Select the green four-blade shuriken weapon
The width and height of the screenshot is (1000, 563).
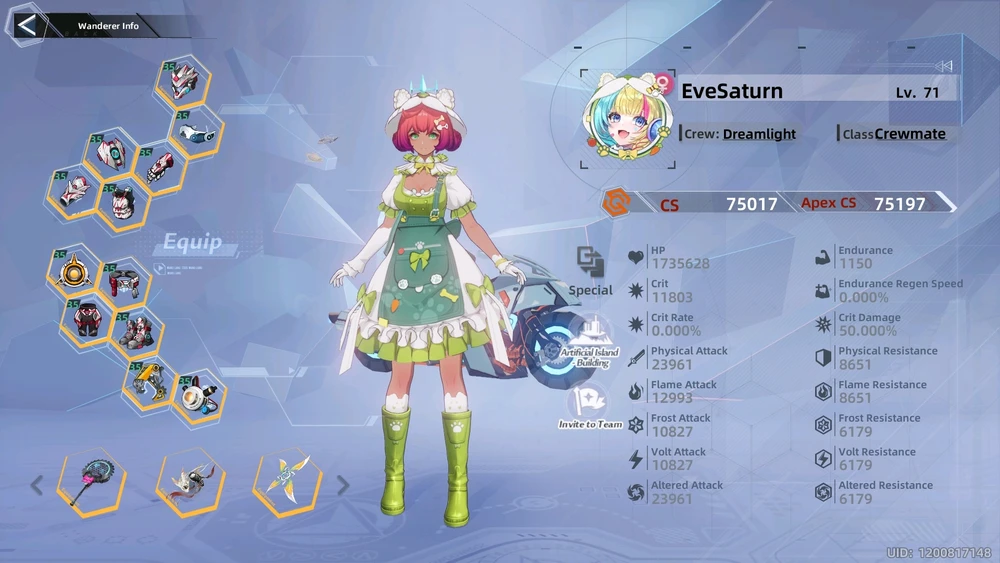(x=288, y=481)
